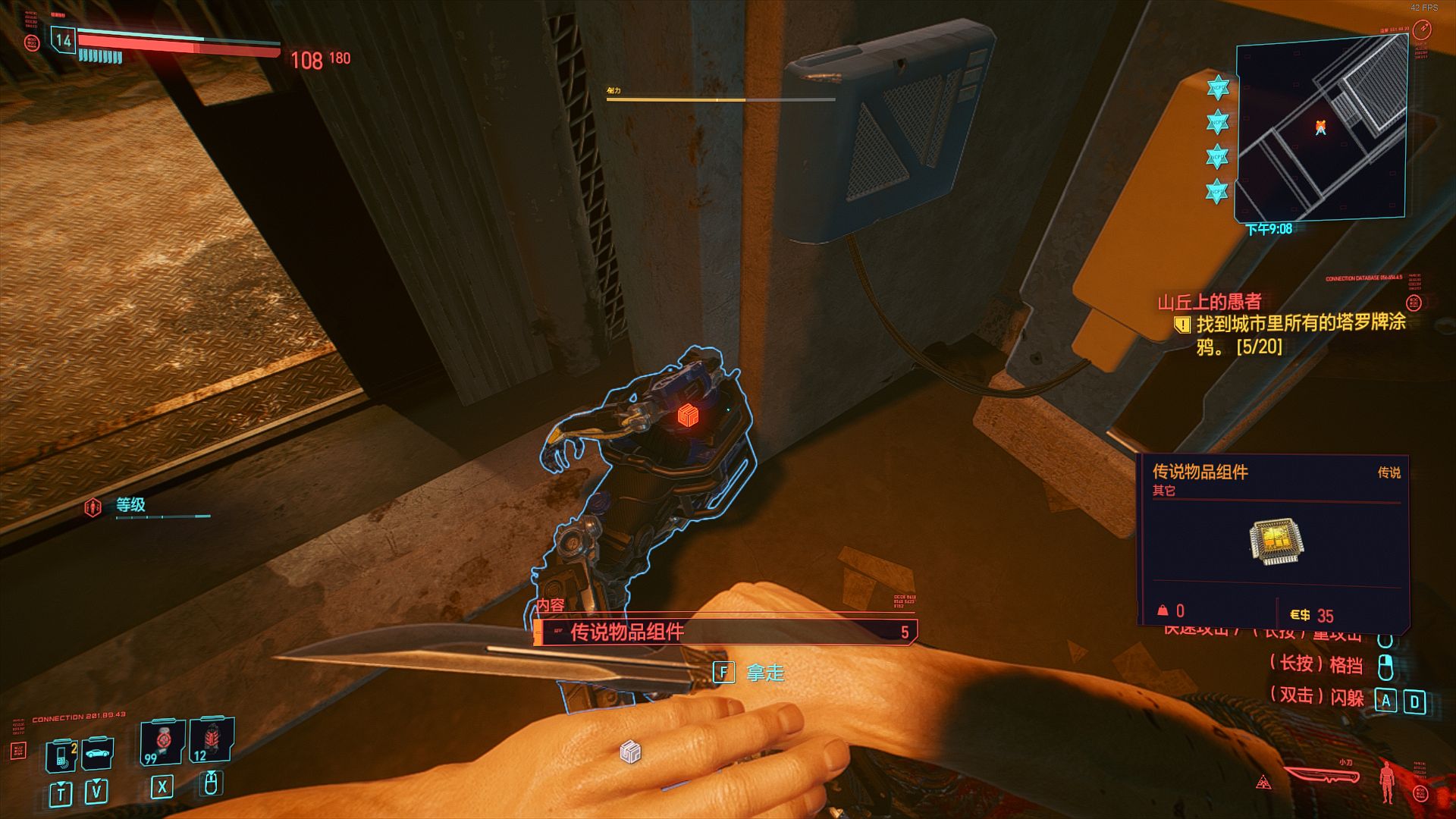
Task: Select the grenade slot with 12
Action: (x=211, y=739)
